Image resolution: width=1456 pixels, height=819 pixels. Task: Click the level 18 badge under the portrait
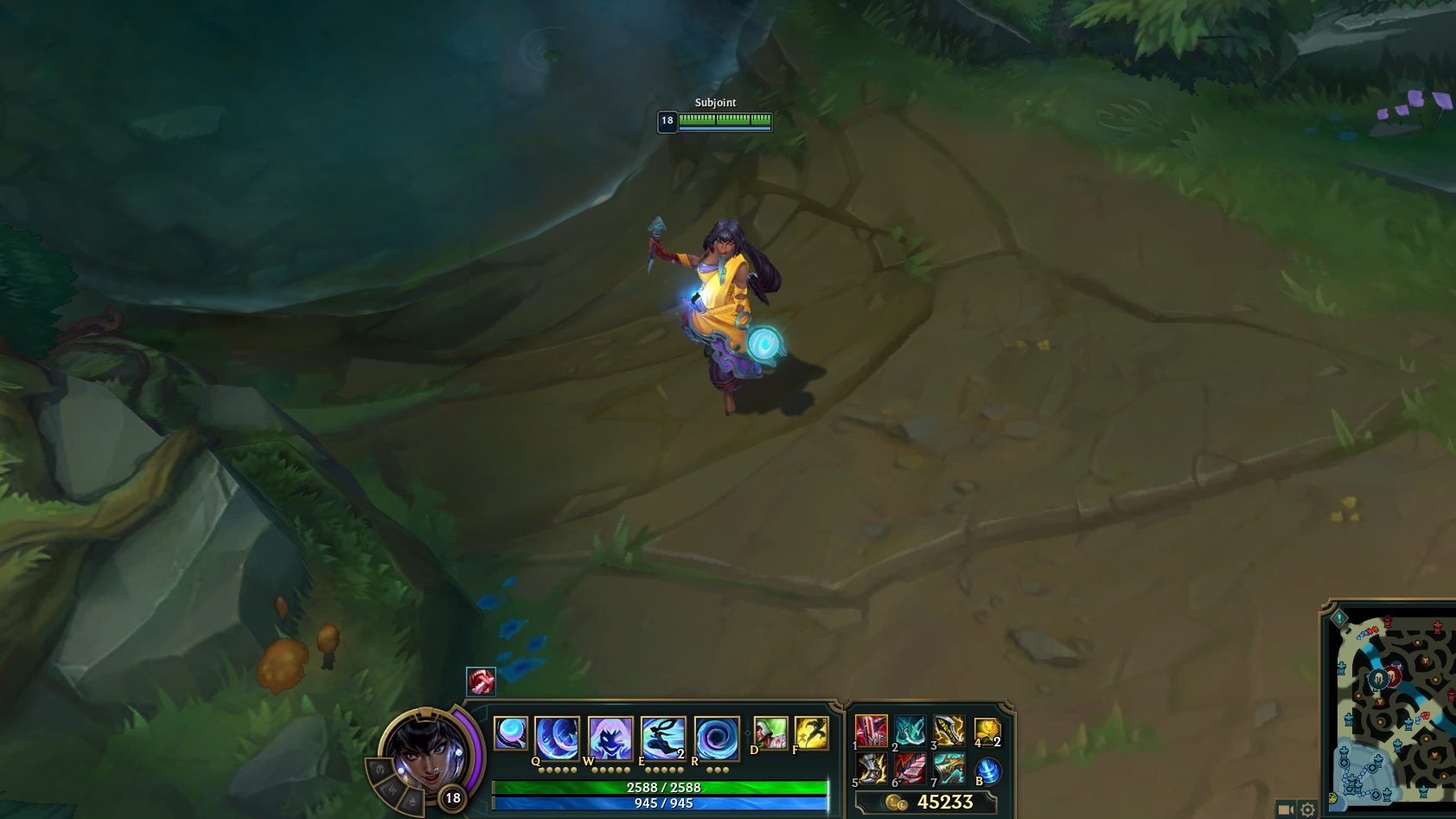click(451, 800)
